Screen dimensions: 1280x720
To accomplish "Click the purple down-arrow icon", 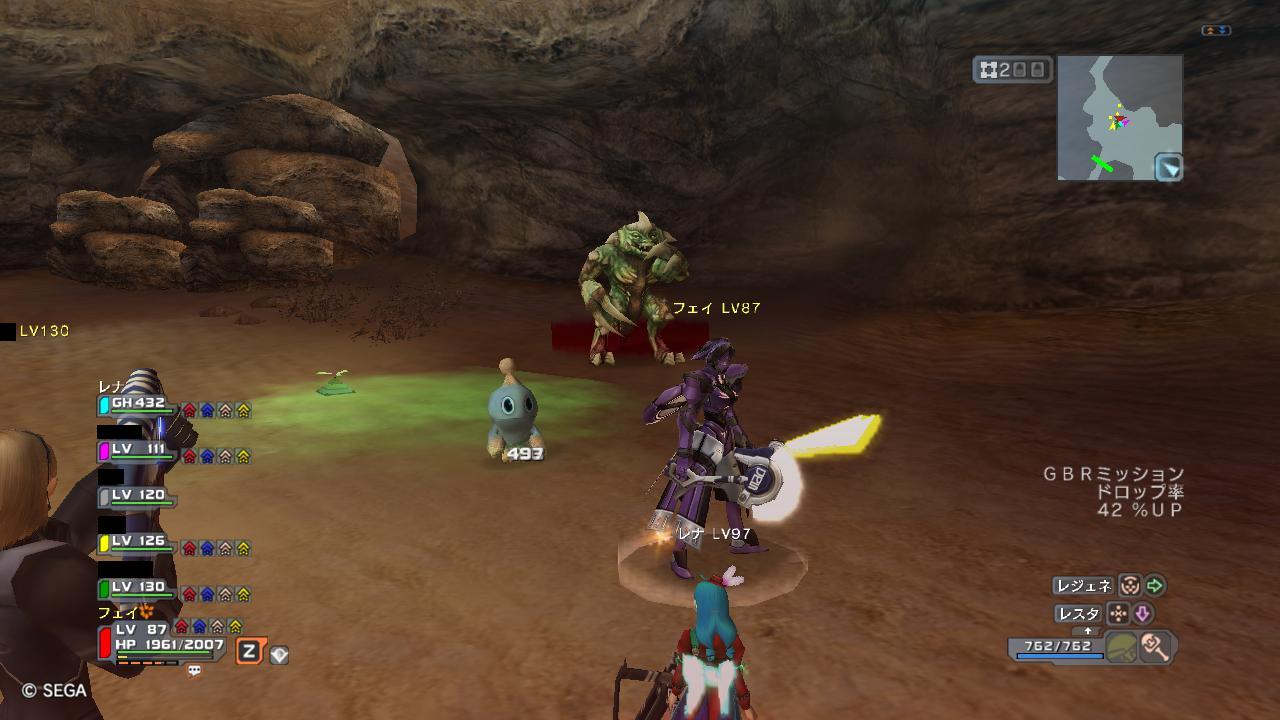I will pos(1142,614).
